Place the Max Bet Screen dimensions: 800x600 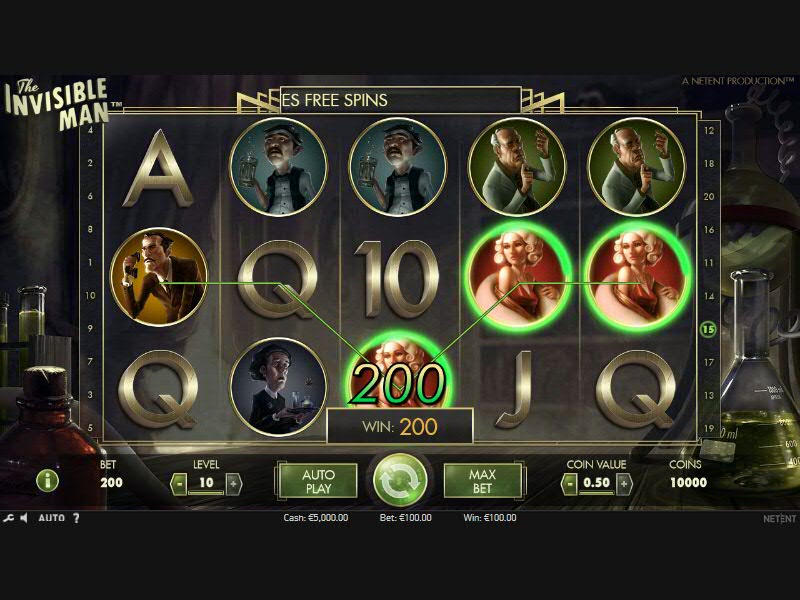point(482,481)
